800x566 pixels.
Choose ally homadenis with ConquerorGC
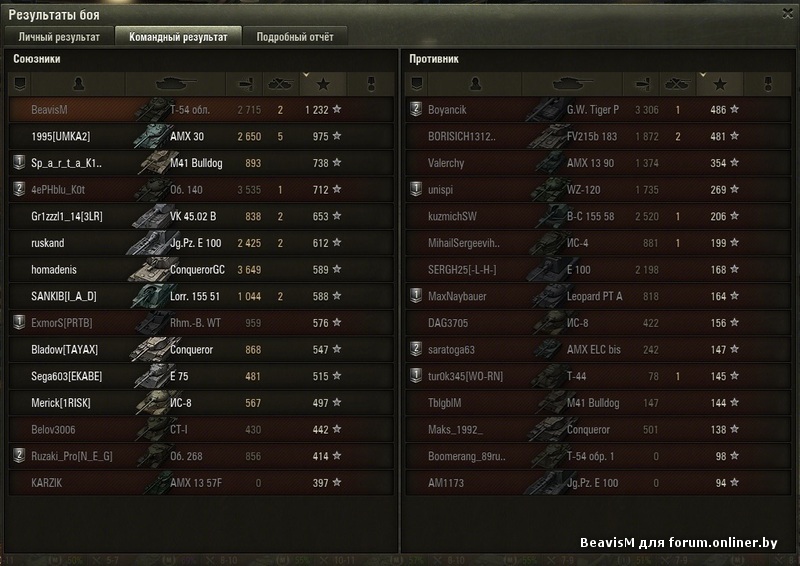(x=198, y=269)
